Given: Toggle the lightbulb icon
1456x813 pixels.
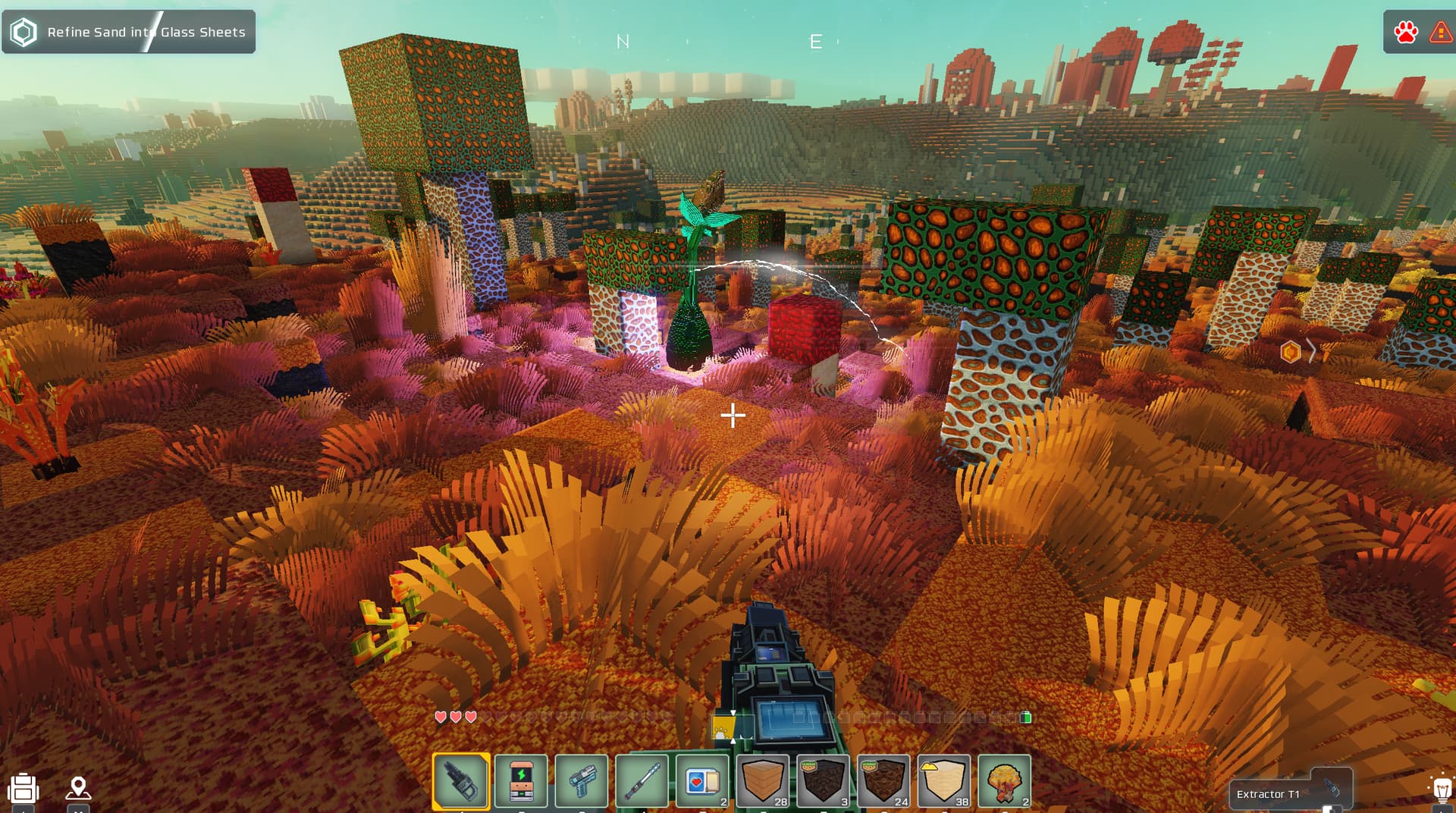Looking at the screenshot, I should (x=1442, y=789).
